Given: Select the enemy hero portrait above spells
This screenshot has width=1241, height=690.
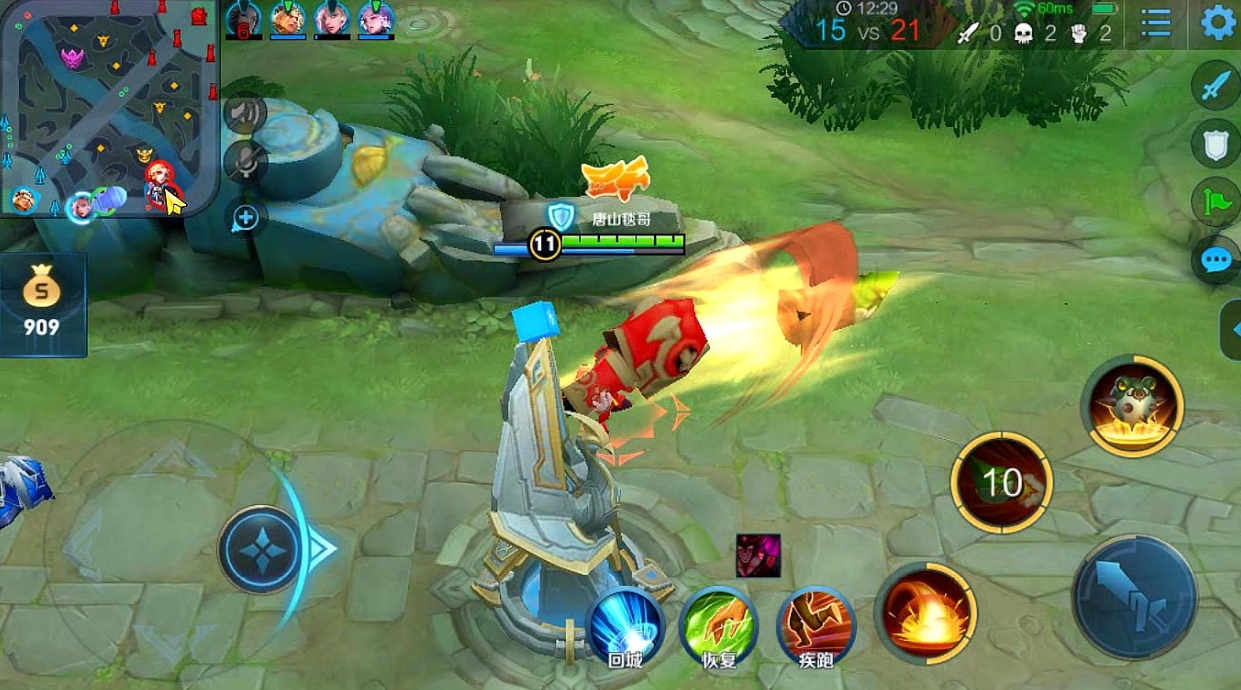Looking at the screenshot, I should pos(758,555).
